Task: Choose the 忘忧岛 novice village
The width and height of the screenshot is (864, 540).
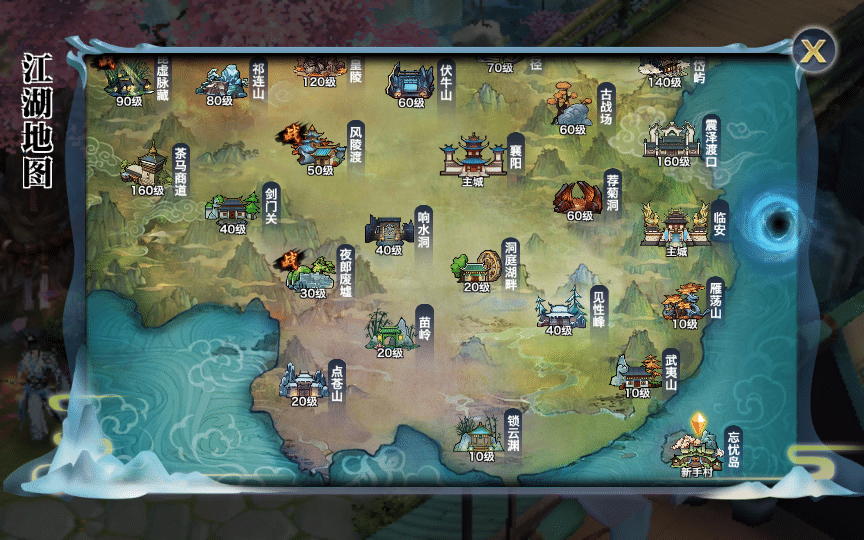Action: 696,447
